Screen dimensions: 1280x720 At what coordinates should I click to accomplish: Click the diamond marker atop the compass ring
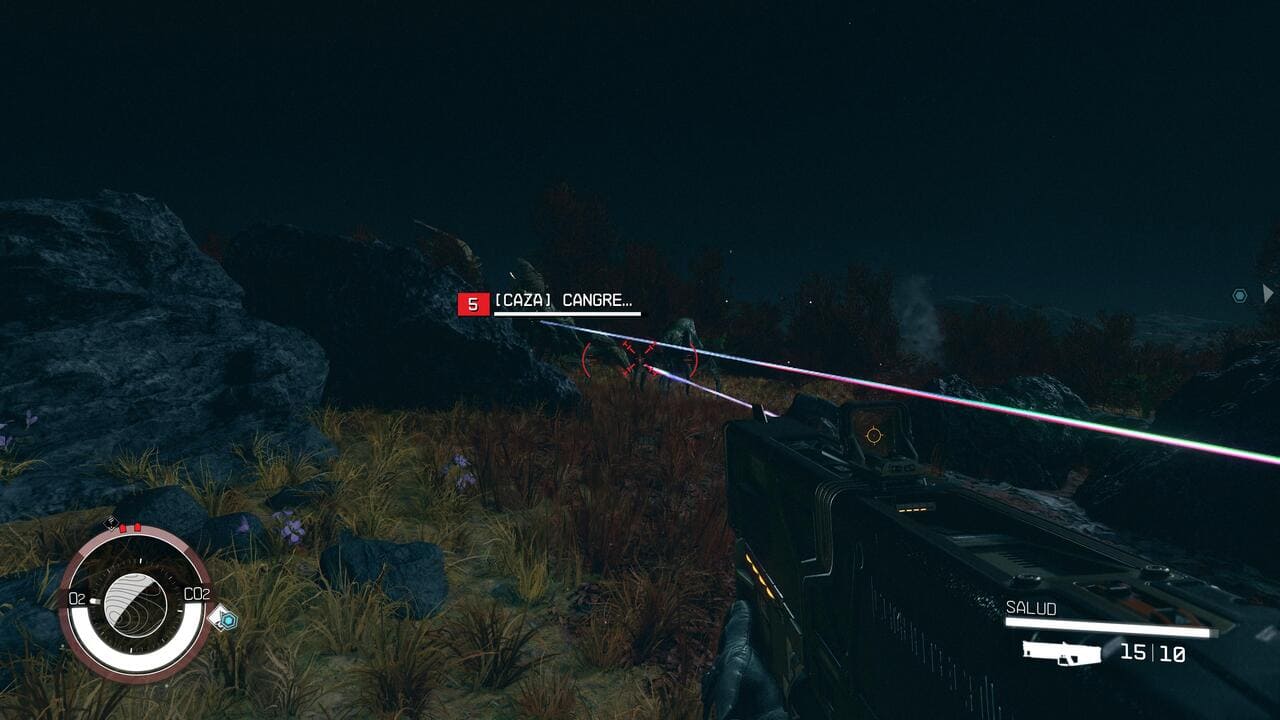(x=112, y=523)
